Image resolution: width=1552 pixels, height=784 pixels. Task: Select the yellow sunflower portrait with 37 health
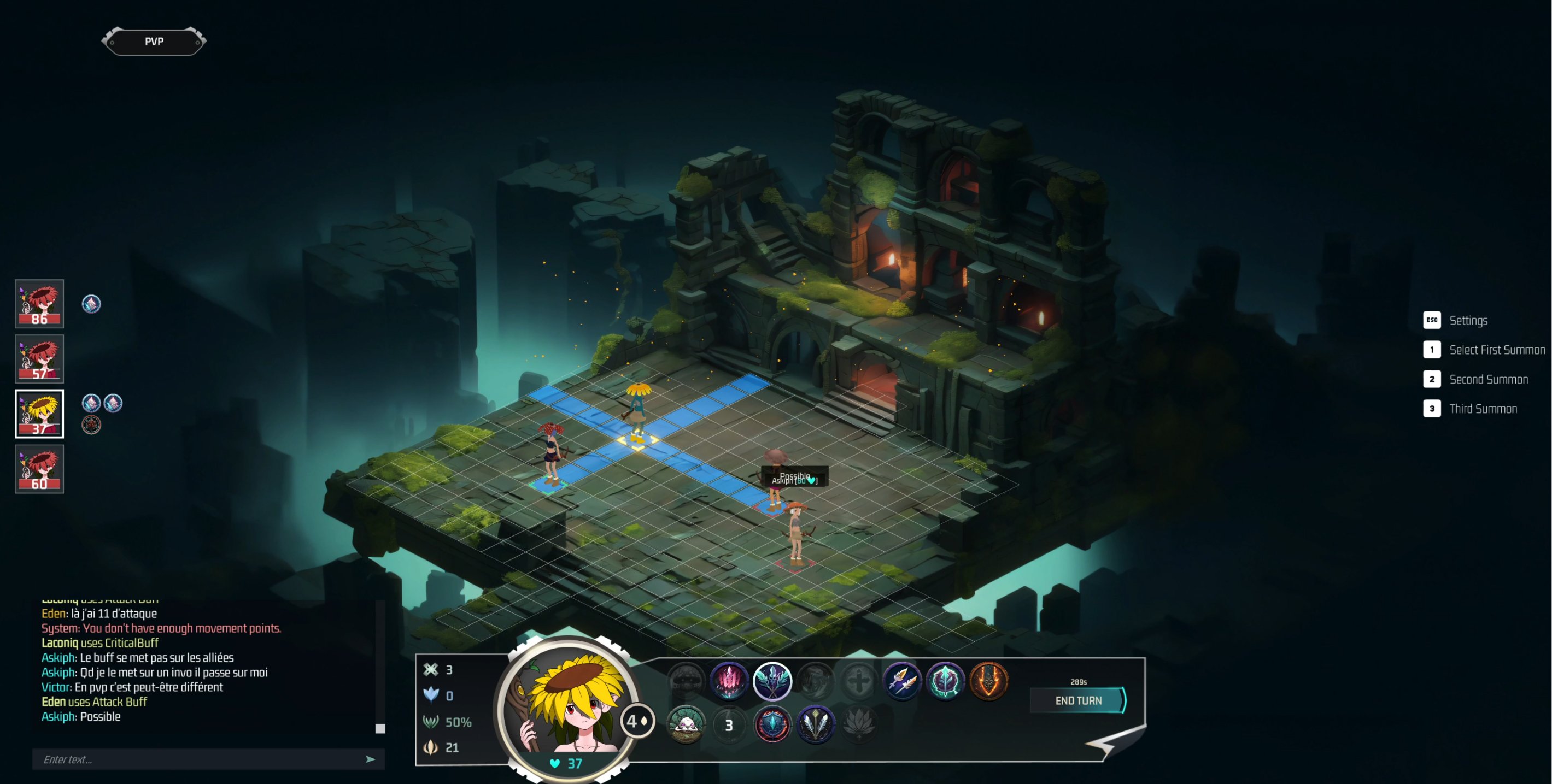[x=39, y=414]
